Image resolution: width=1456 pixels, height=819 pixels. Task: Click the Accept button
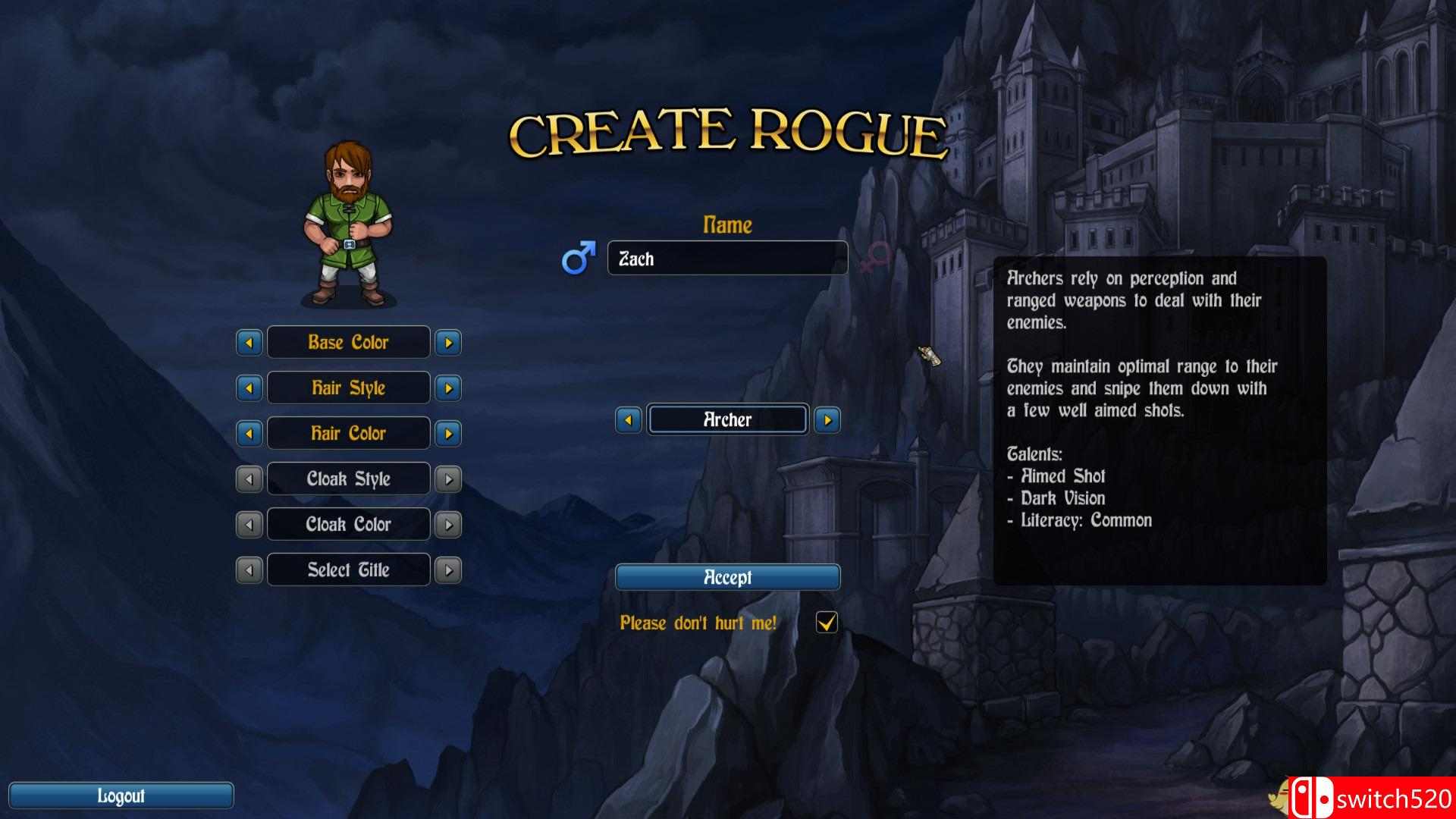(728, 577)
